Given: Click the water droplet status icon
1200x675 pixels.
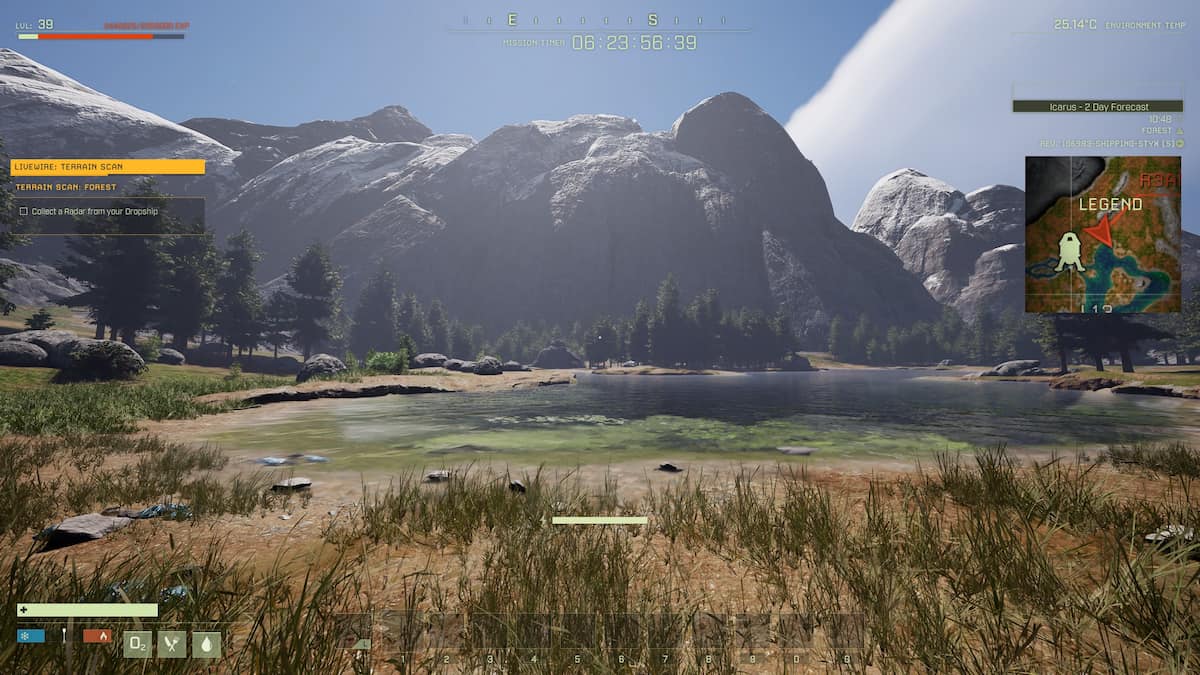Looking at the screenshot, I should tap(206, 644).
